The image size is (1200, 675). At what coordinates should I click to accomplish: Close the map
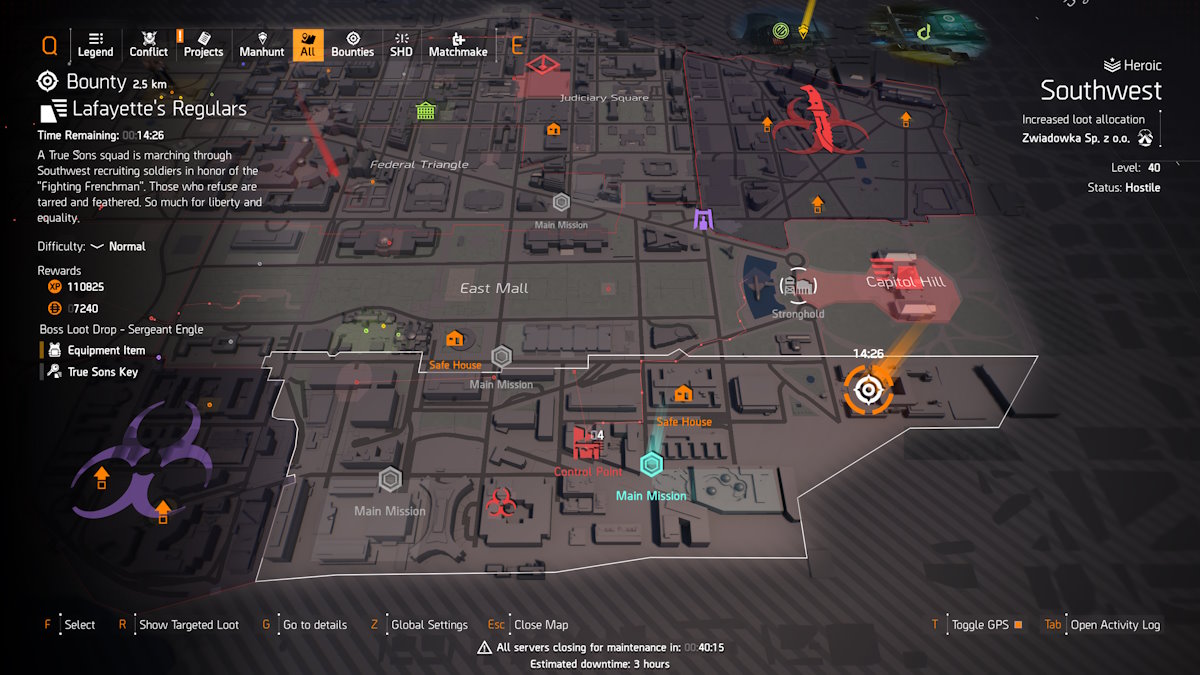click(540, 625)
